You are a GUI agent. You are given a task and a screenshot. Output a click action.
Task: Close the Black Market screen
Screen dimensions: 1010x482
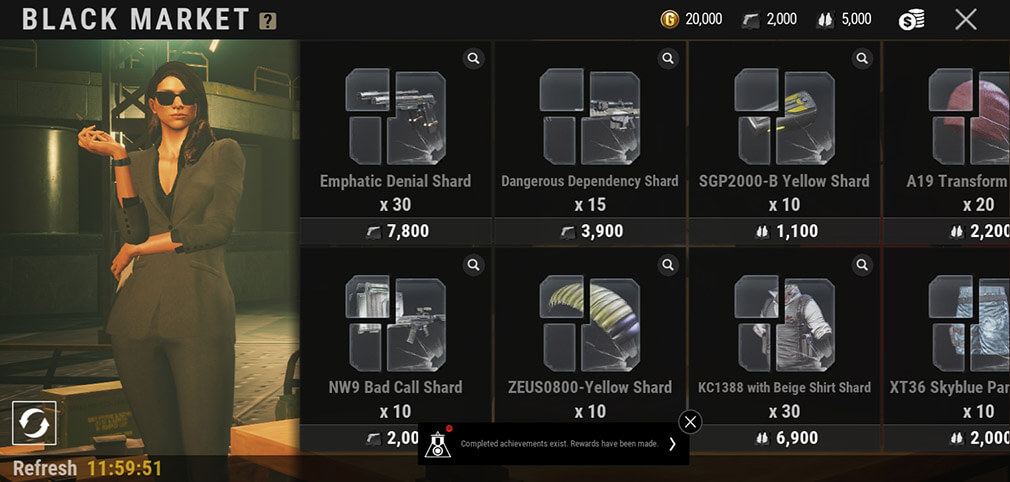[x=965, y=19]
